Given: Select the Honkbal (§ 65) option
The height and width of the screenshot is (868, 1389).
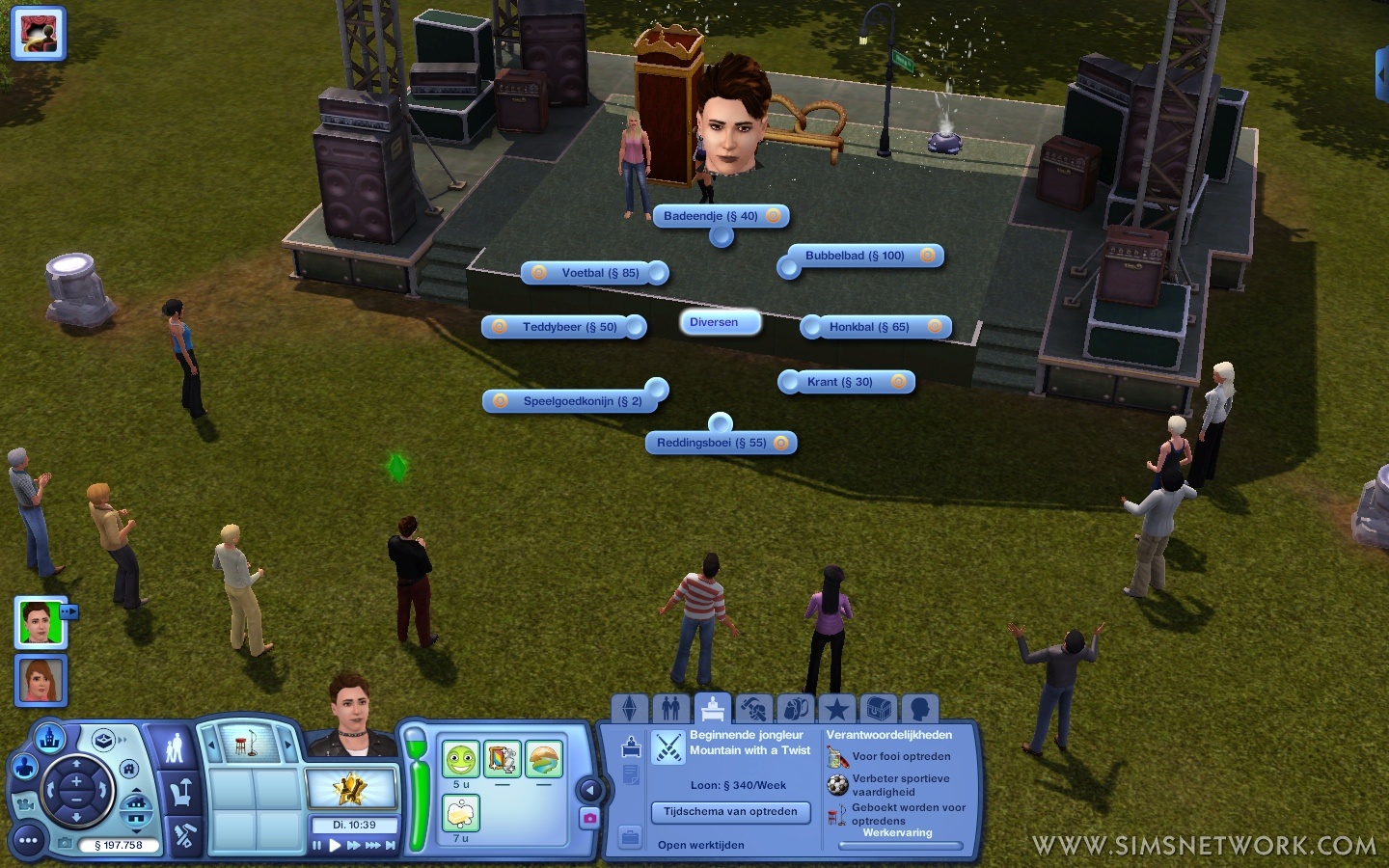Looking at the screenshot, I should tap(869, 327).
